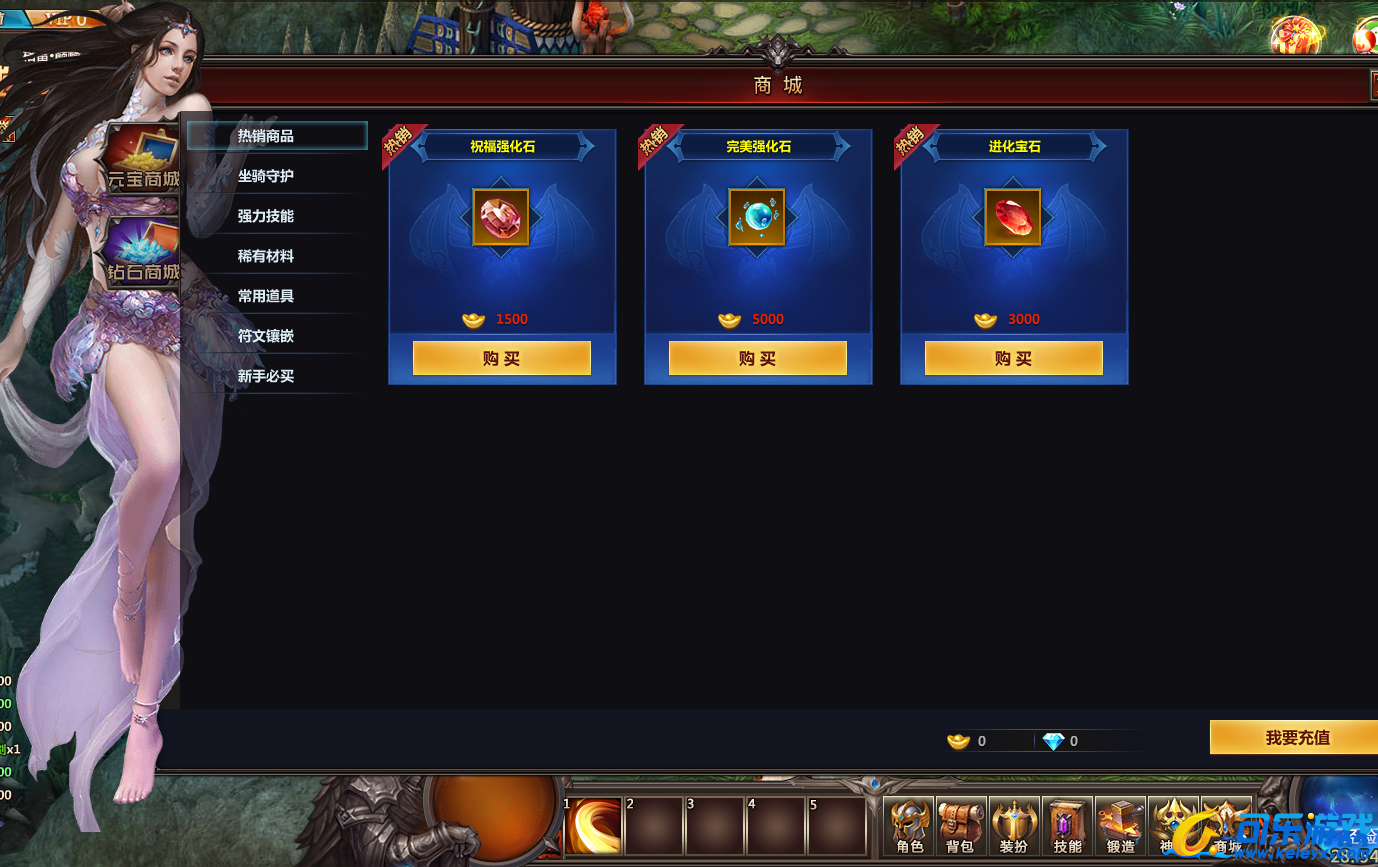The width and height of the screenshot is (1378, 867).
Task: Click the 进化宝石 red gem icon
Action: point(1013,217)
